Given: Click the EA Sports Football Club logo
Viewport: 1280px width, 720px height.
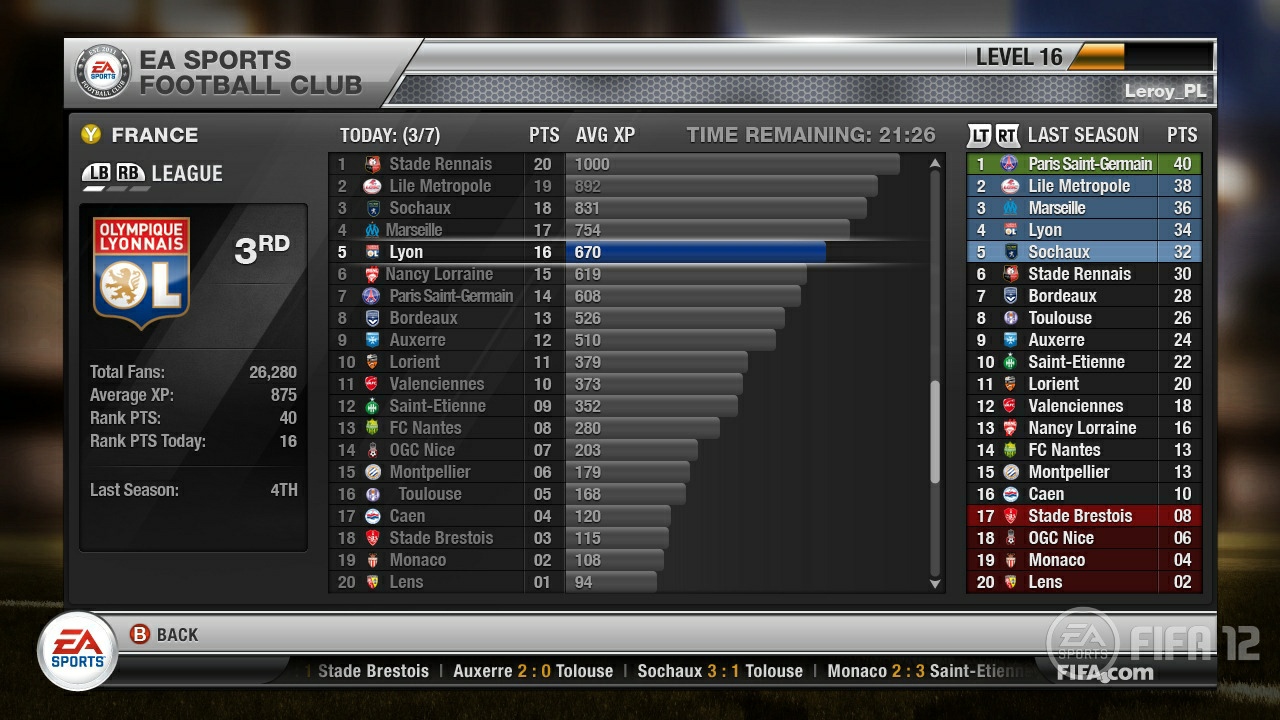Looking at the screenshot, I should (104, 70).
